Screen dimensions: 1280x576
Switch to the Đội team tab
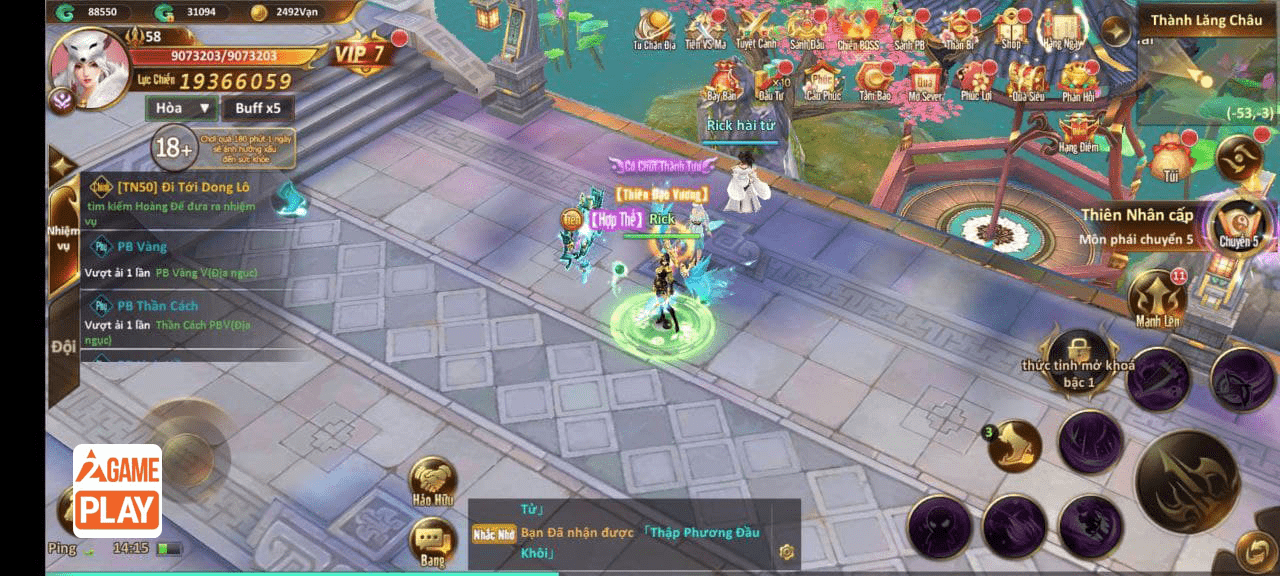[x=62, y=347]
